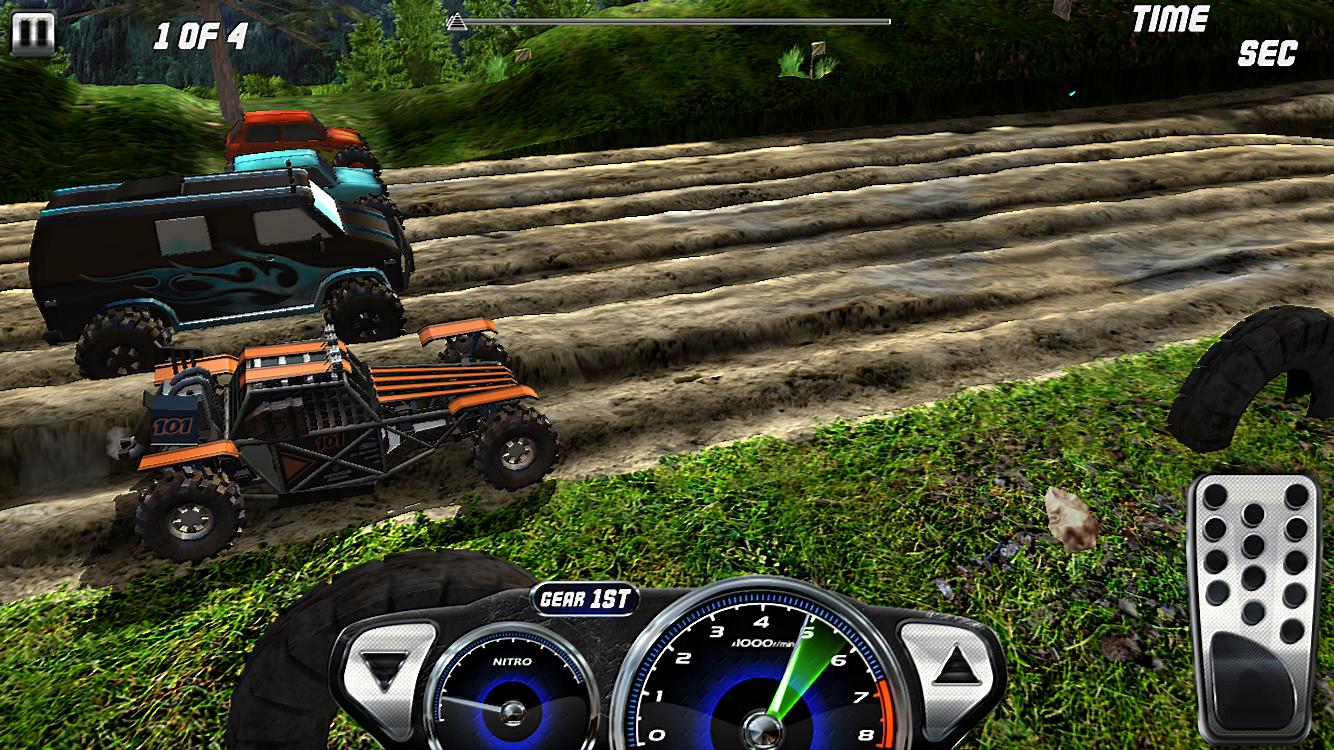Click the SEC label

1266,52
